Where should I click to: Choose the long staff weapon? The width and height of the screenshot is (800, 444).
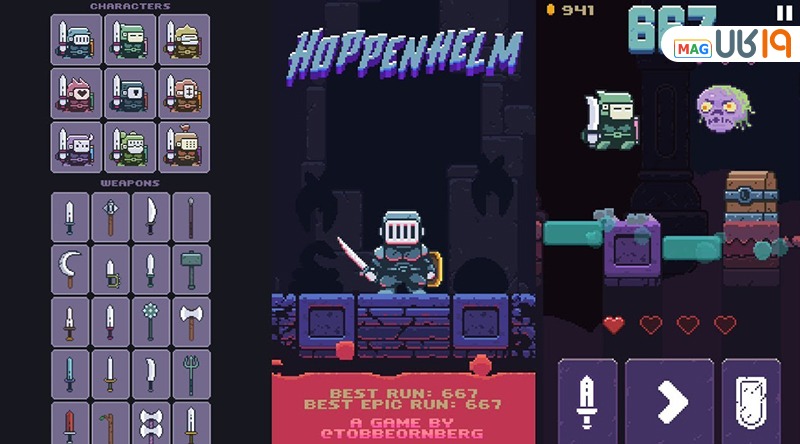[190, 216]
